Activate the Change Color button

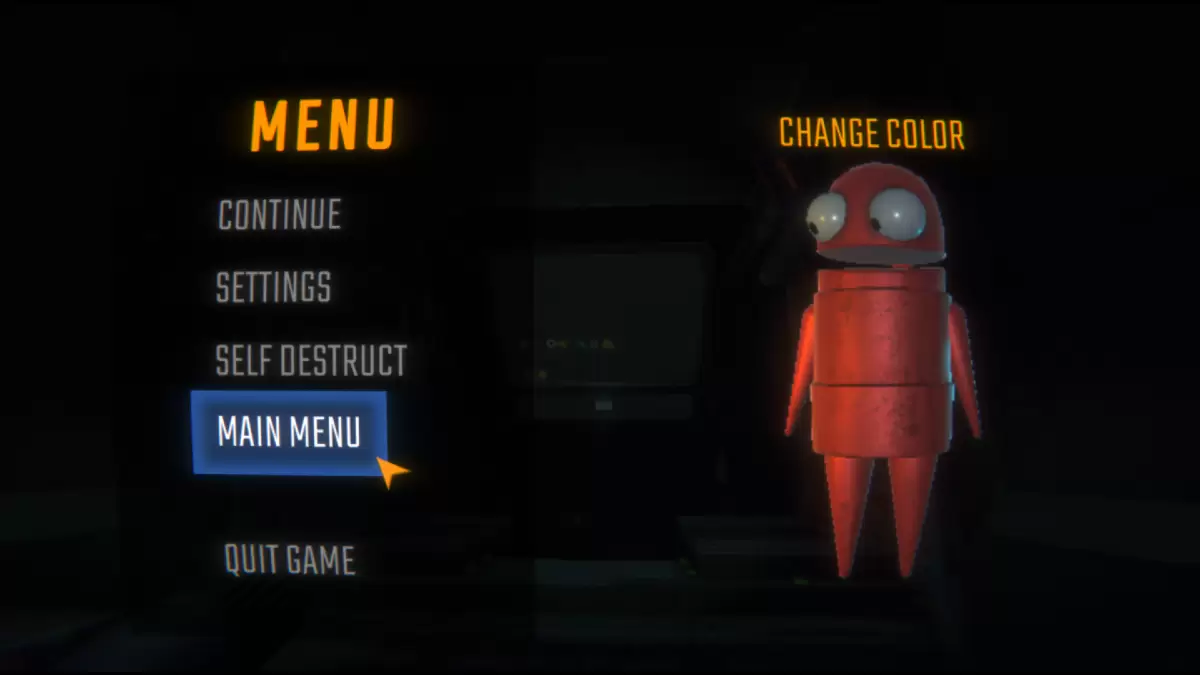pos(871,134)
